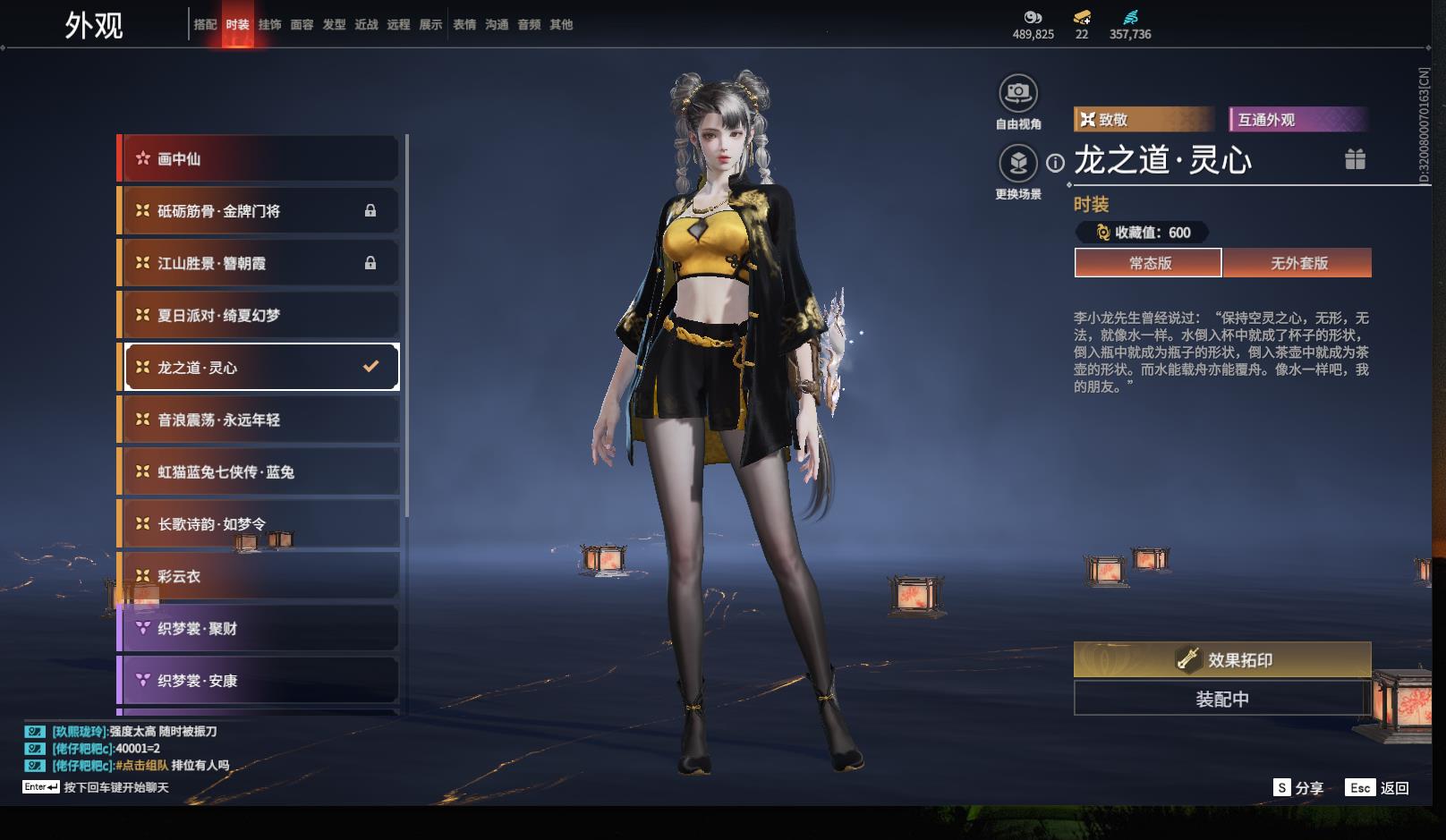Open the 发型 hairstyle tab

334,25
